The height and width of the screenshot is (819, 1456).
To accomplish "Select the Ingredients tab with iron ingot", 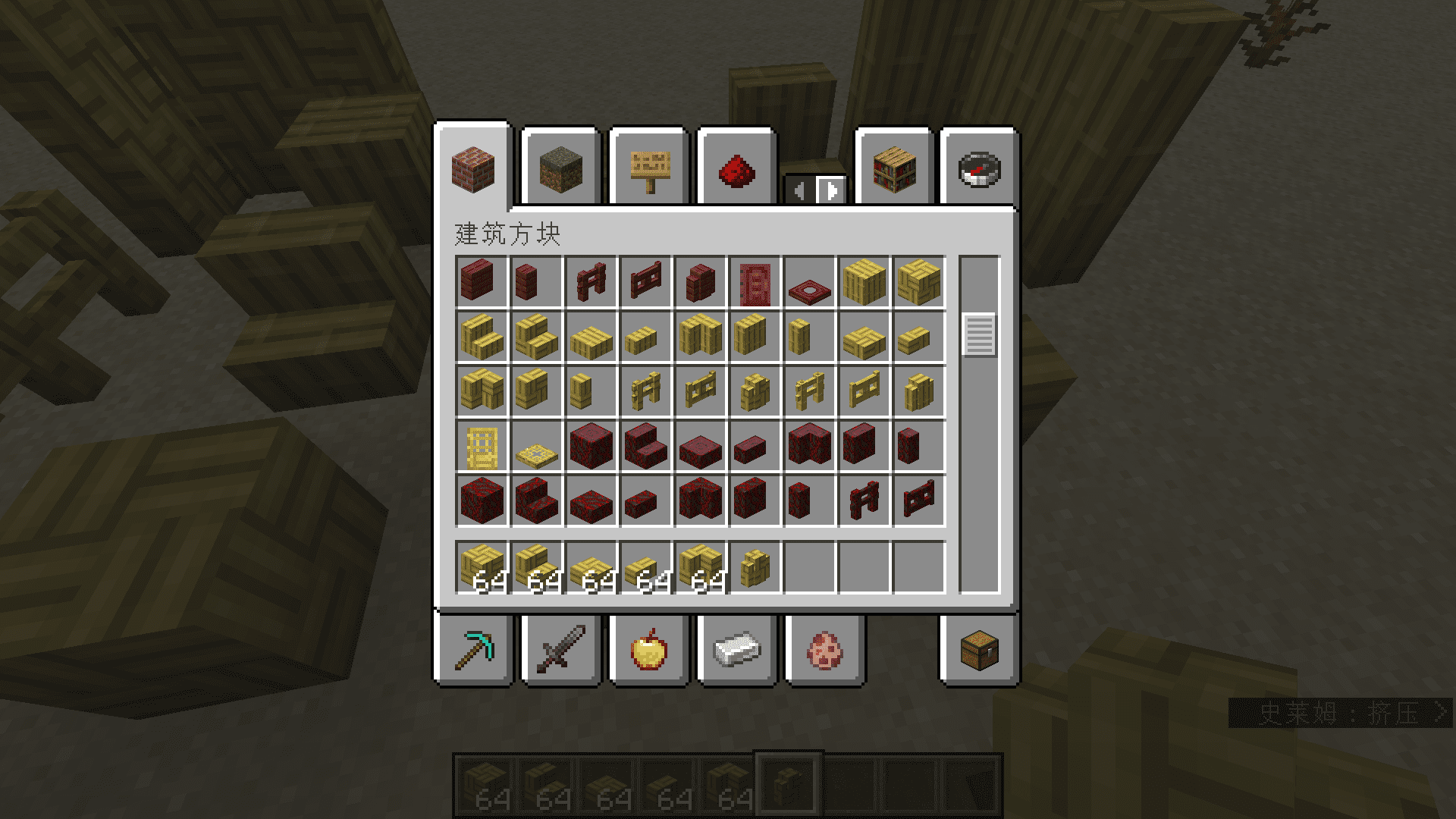I will pyautogui.click(x=738, y=651).
